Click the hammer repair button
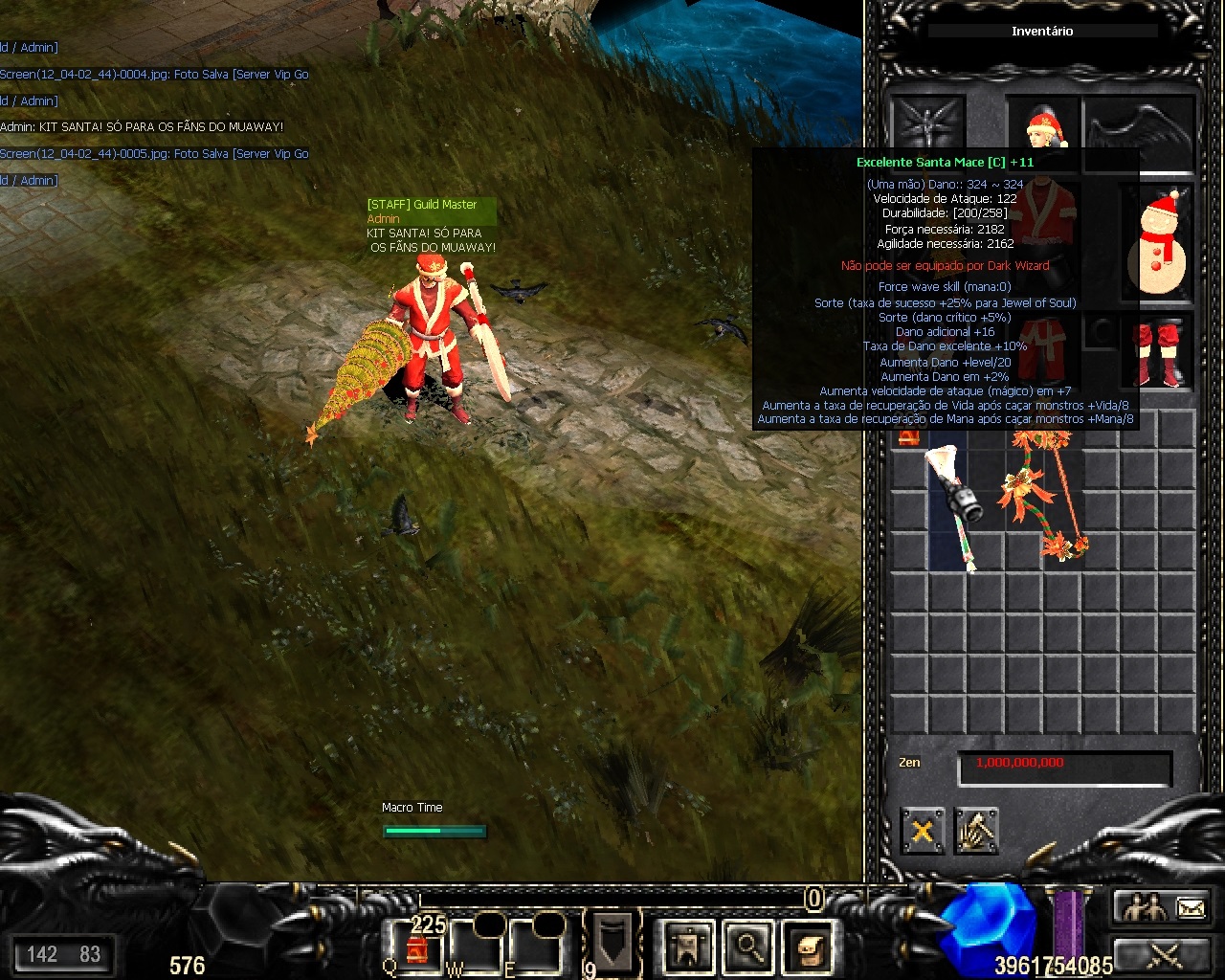 [x=976, y=831]
